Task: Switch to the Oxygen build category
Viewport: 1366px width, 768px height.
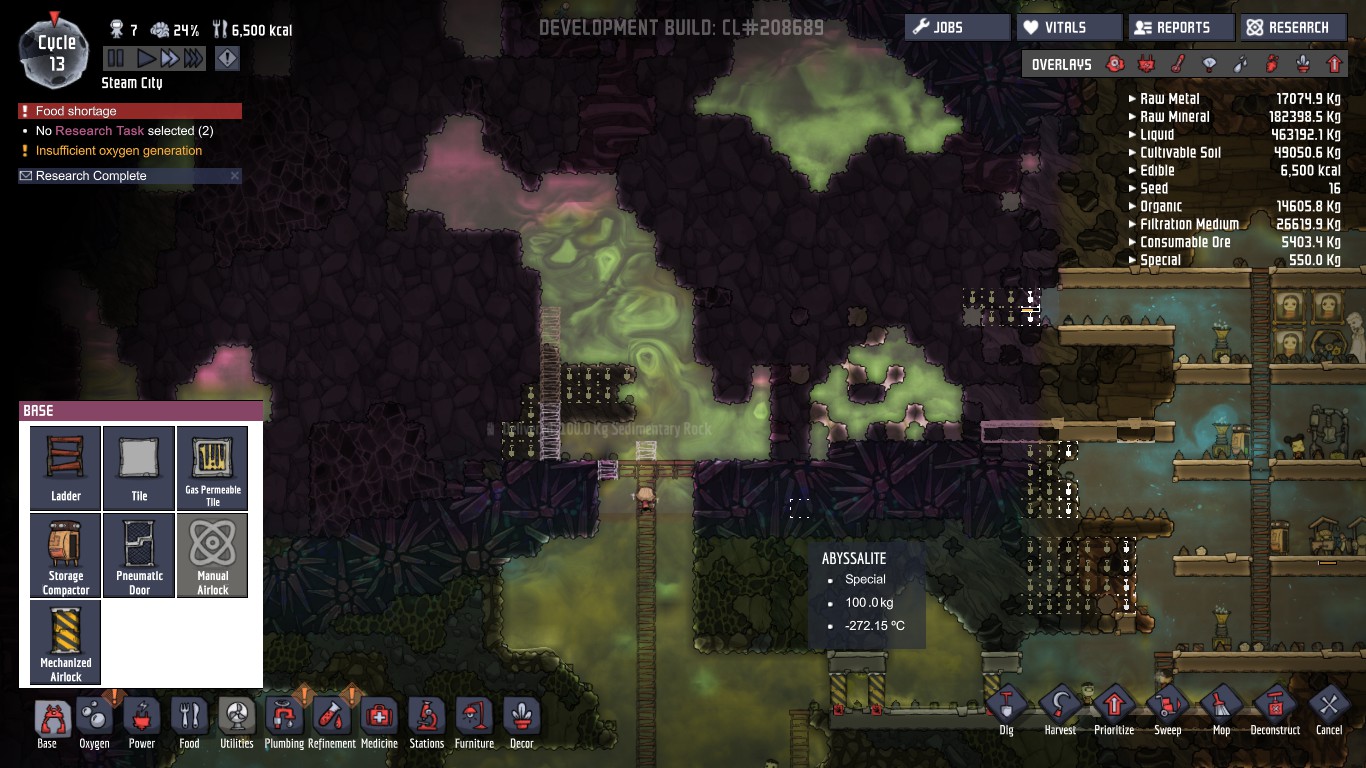Action: click(95, 722)
